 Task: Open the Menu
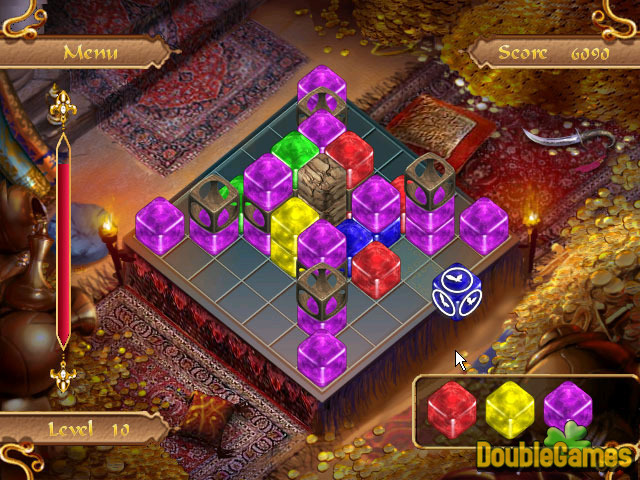coord(89,51)
